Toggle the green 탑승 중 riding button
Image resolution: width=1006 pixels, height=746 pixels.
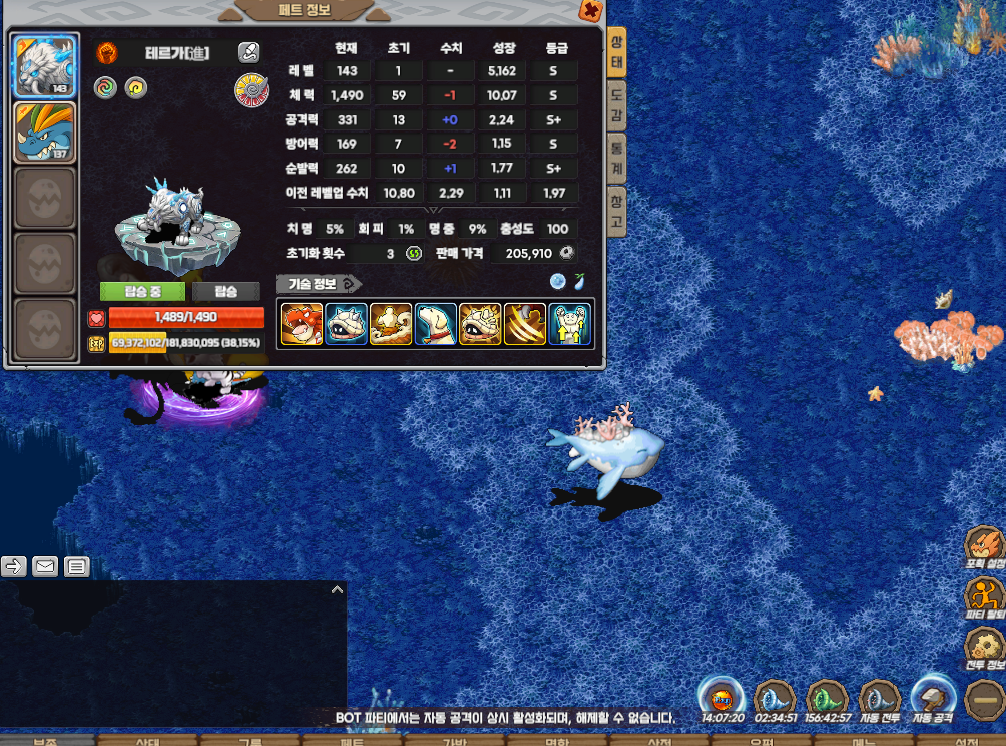point(142,291)
